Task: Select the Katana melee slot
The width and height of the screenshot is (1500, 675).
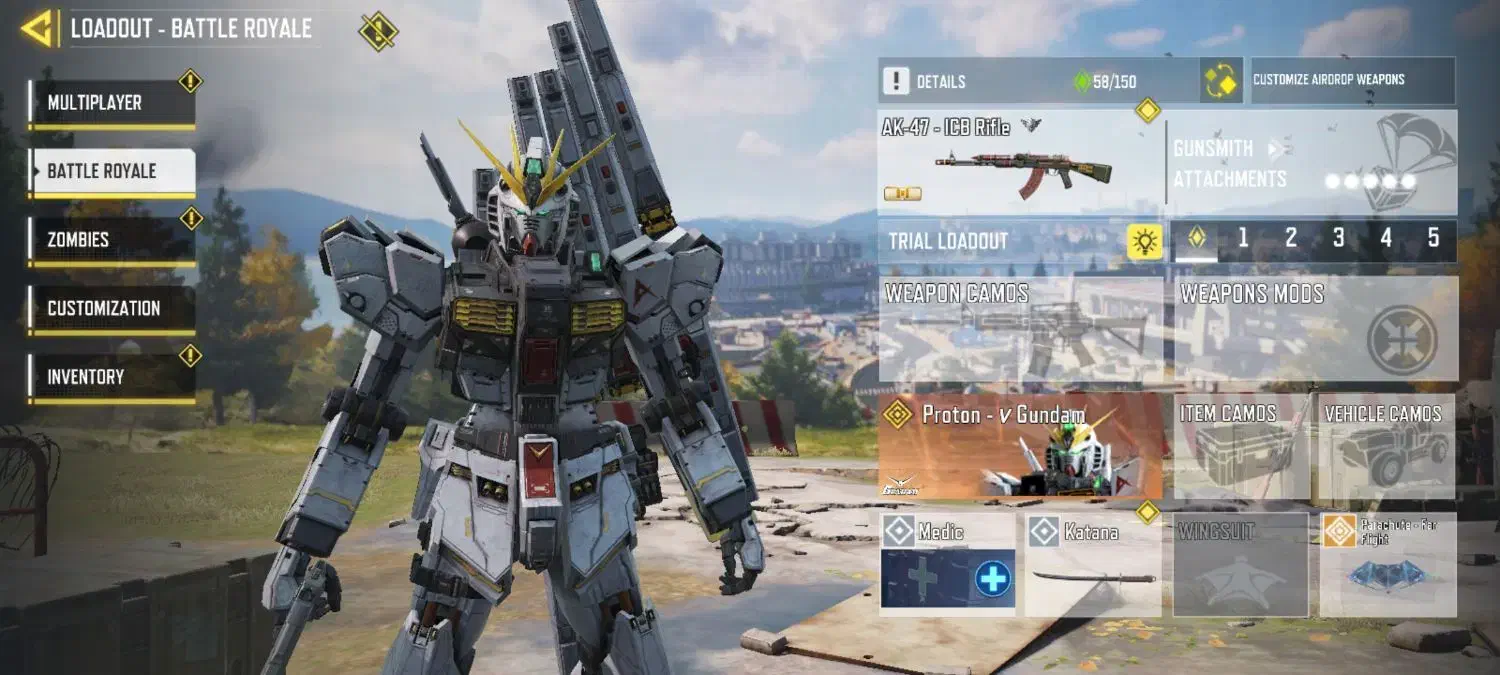Action: [1093, 564]
